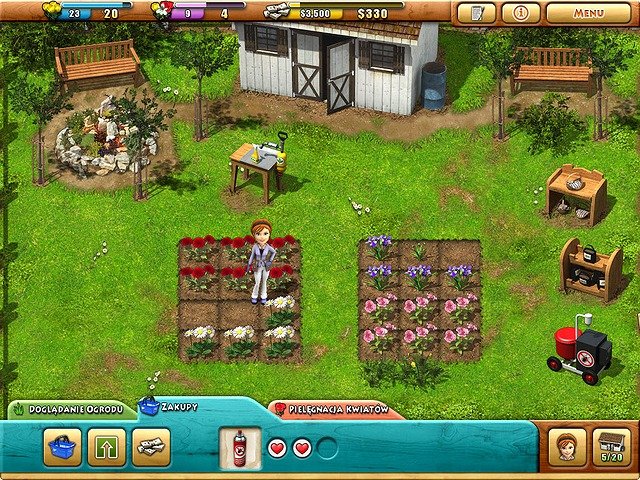
Task: Activate the green up-arrow upgrade button
Action: point(107,447)
